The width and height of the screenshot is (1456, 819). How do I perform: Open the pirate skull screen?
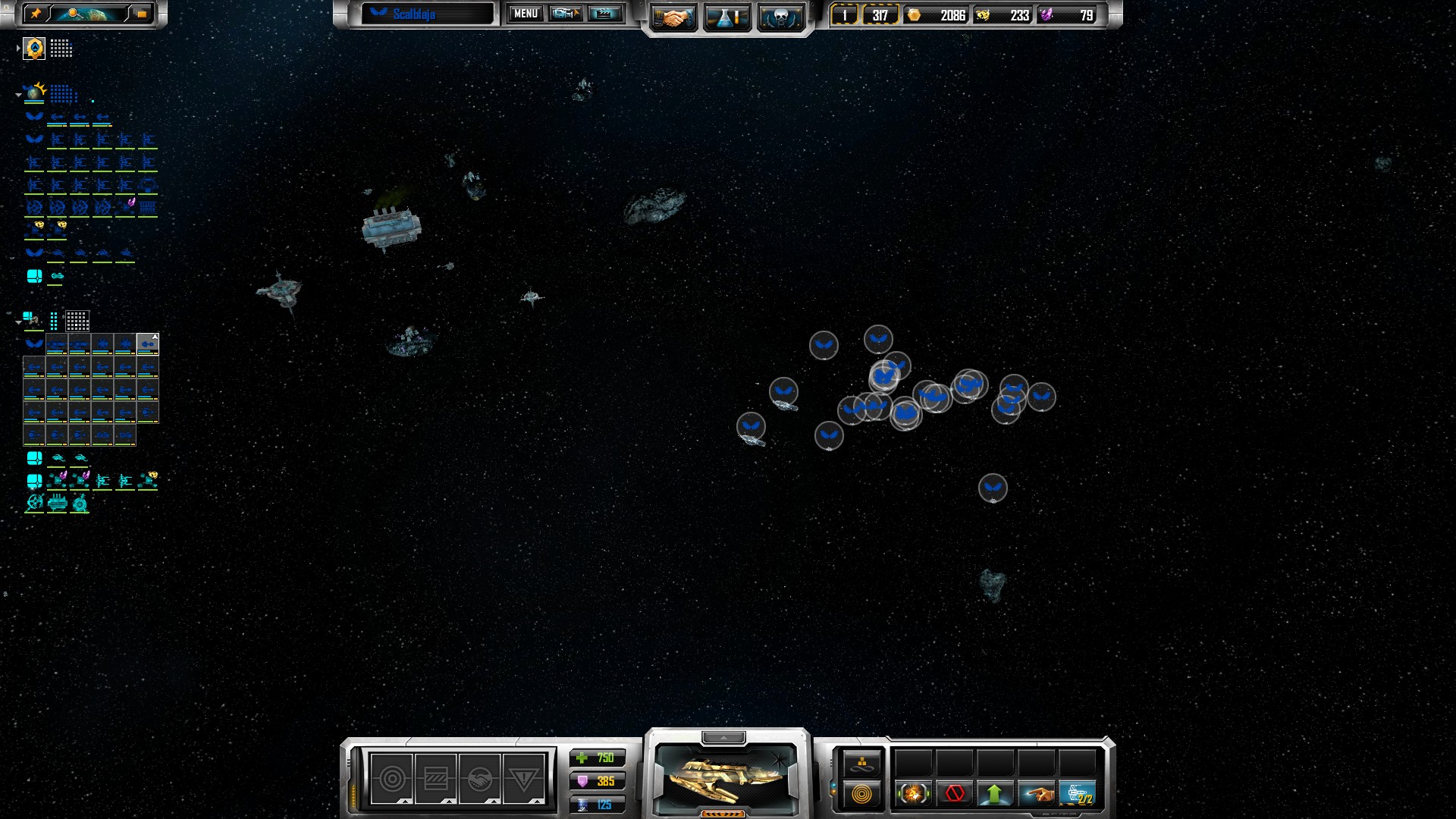[x=780, y=17]
